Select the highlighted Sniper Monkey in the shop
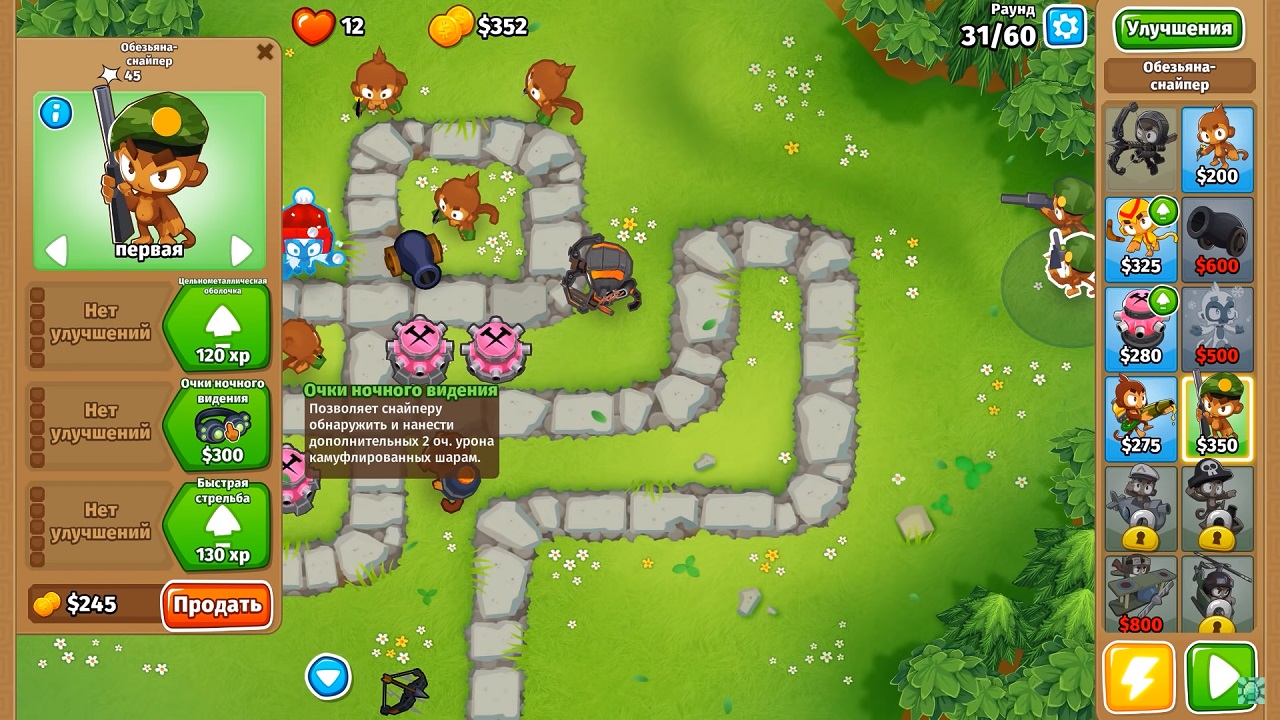 [1217, 415]
